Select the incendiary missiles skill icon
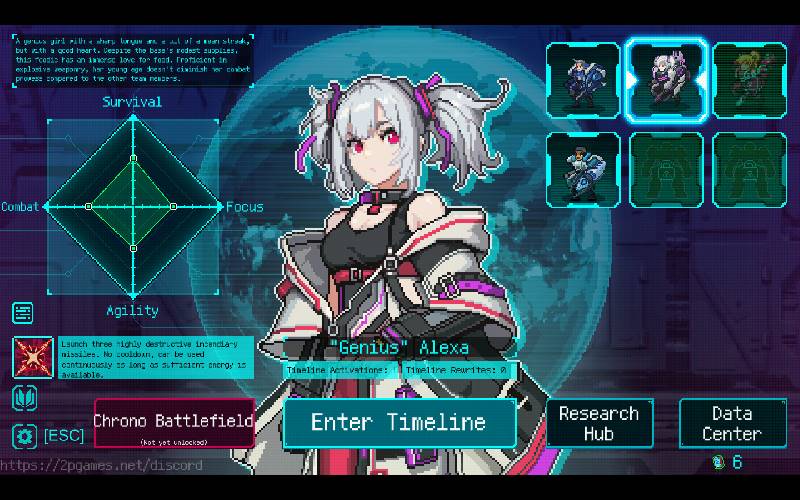Viewport: 800px width, 500px height. pyautogui.click(x=33, y=357)
